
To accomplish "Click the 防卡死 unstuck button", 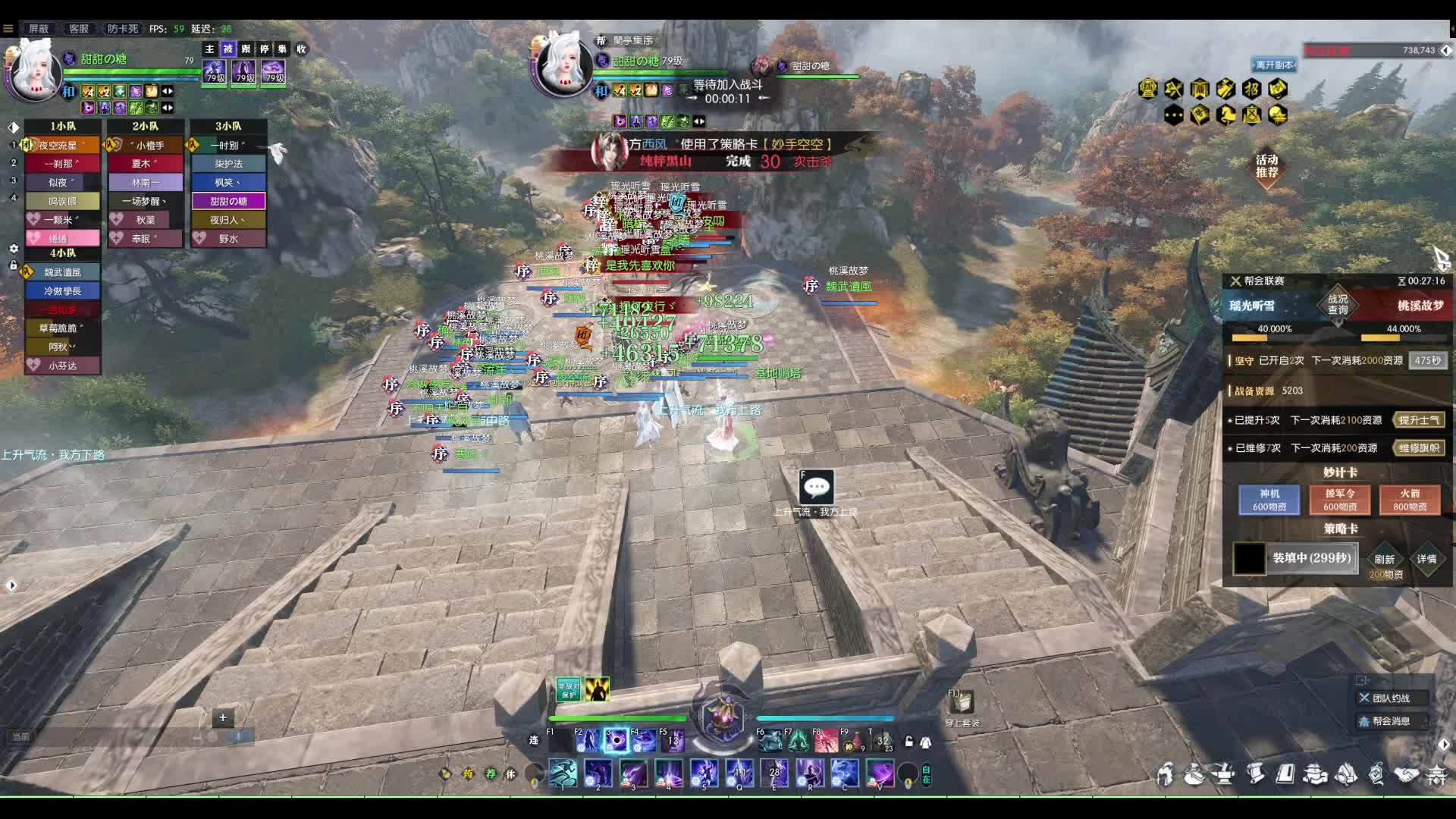I will tap(122, 29).
